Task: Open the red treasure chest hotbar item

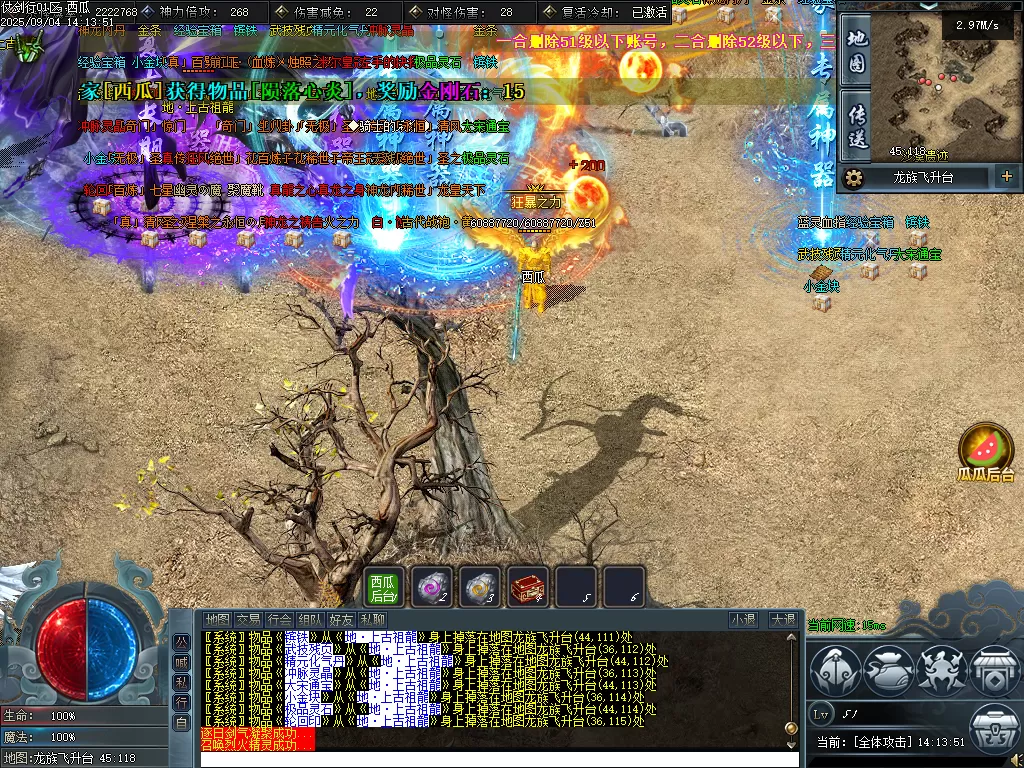Action: [528, 587]
